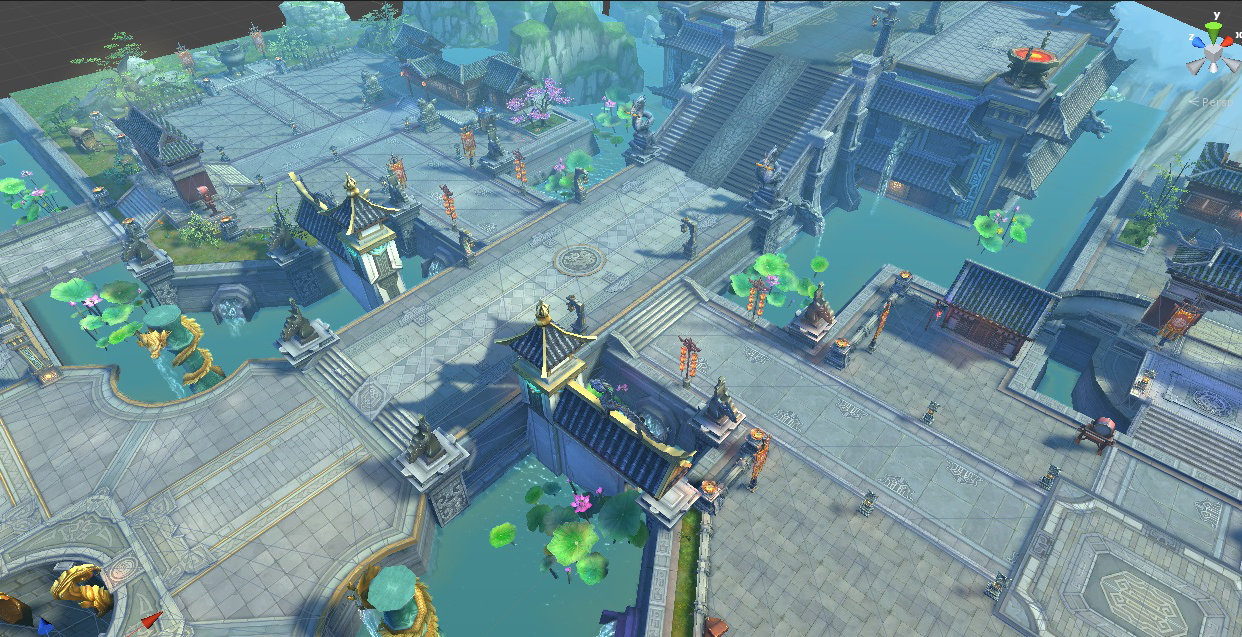Click the gizmo's center cube

[1213, 54]
